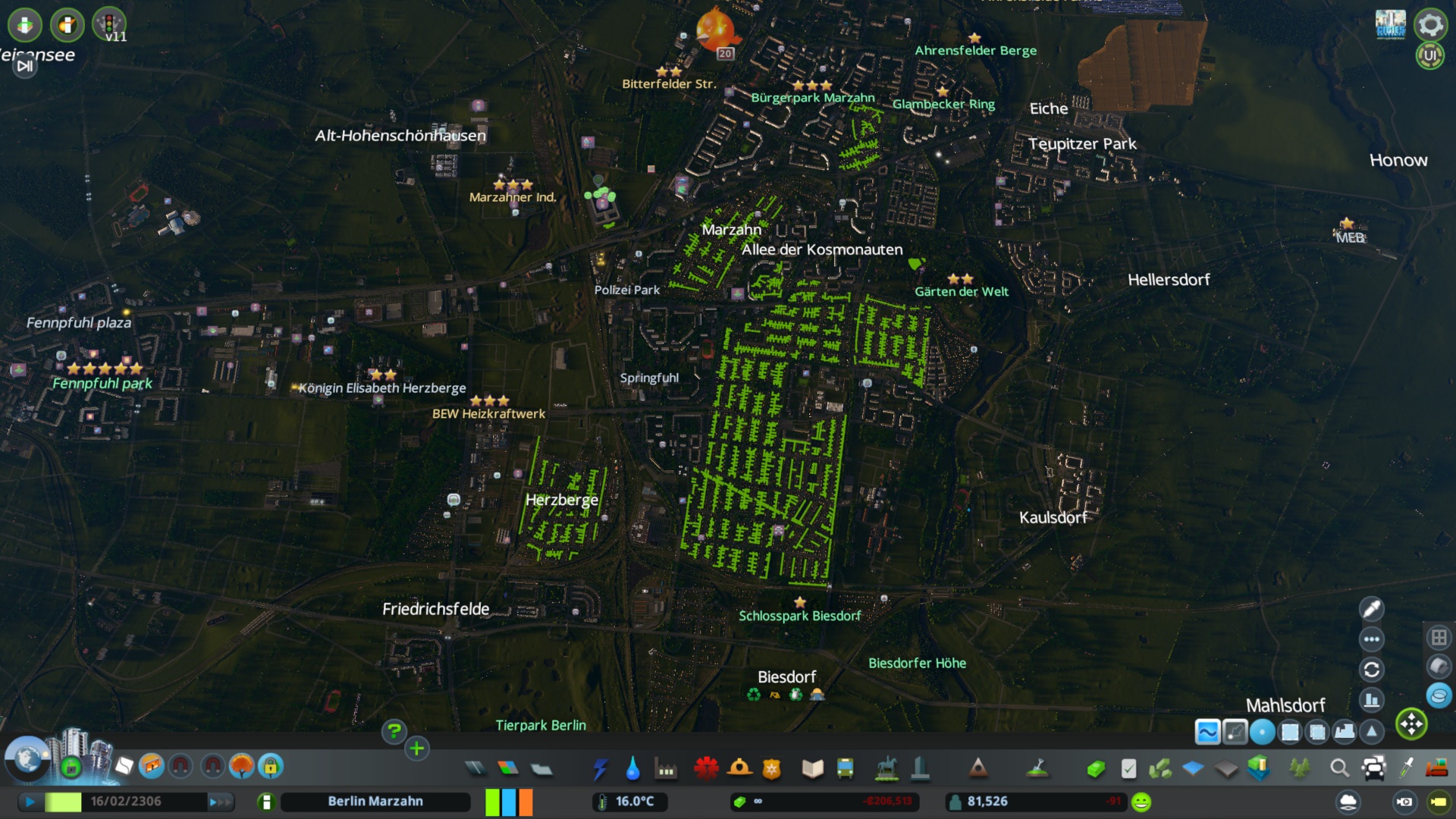Viewport: 1456px width, 819px height.
Task: Open the Police services badge icon
Action: point(770,768)
